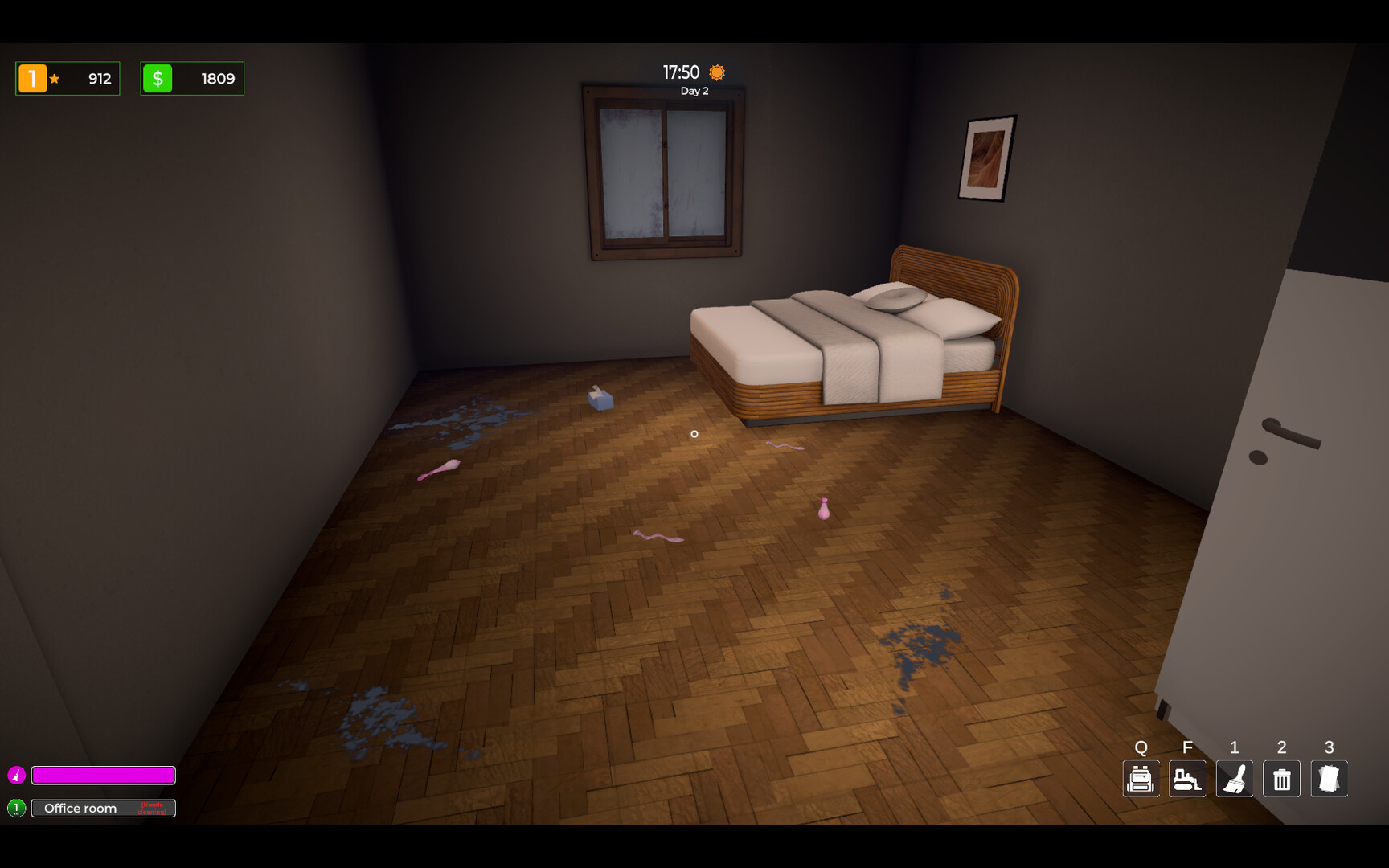Click the Day 2 time display
1389x868 pixels.
[694, 91]
